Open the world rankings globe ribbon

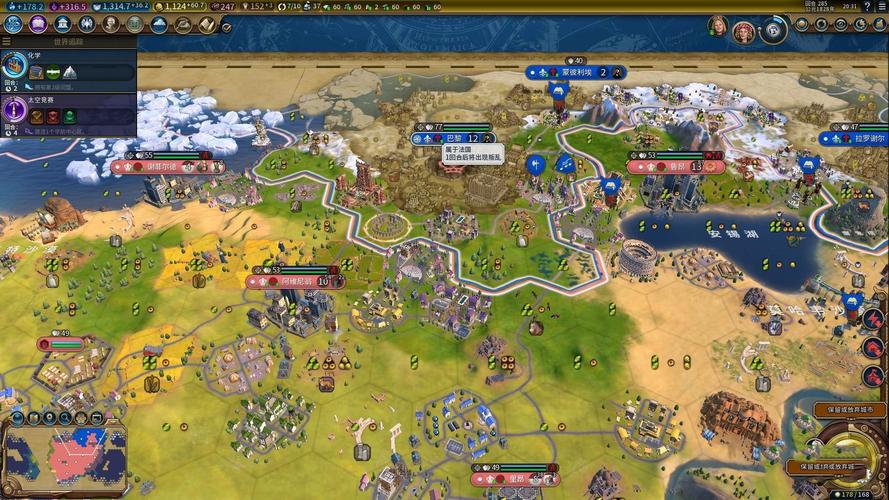point(773,30)
